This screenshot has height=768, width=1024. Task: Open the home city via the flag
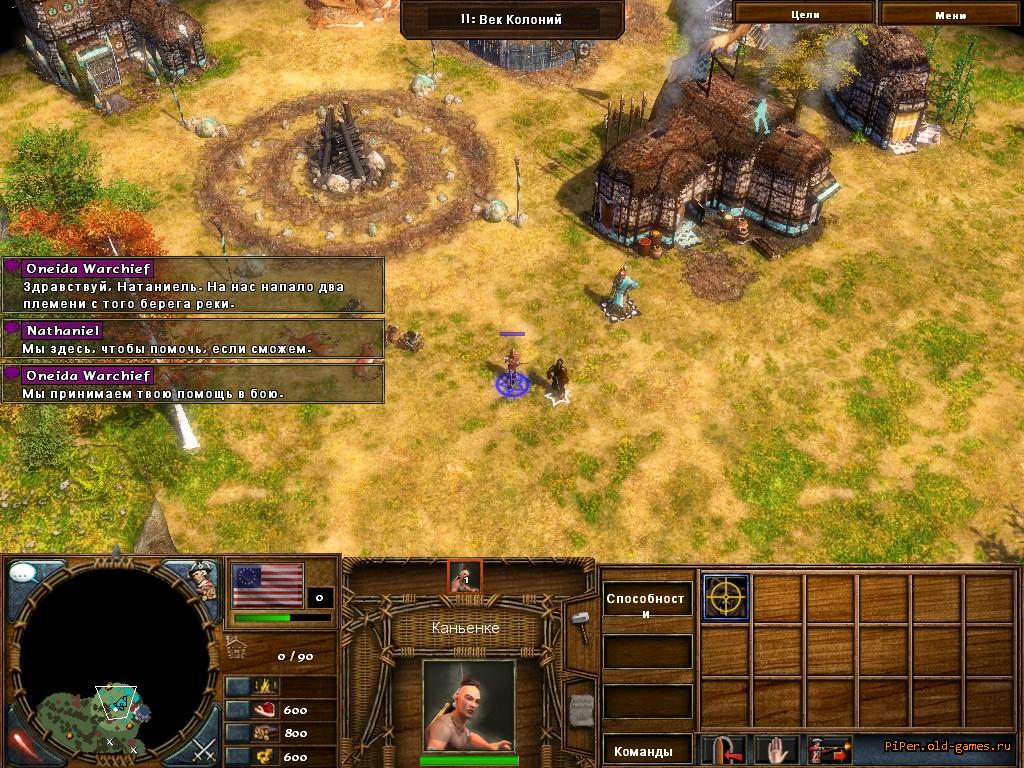(x=267, y=585)
